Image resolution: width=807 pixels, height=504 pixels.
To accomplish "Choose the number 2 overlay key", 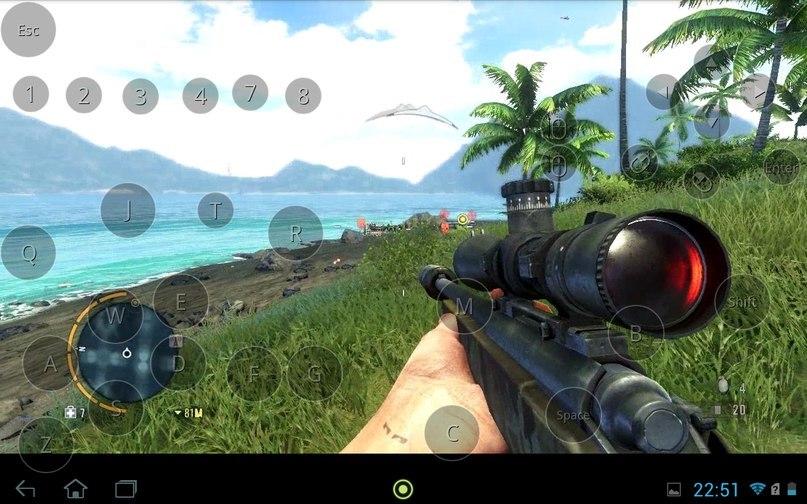I will [x=84, y=95].
